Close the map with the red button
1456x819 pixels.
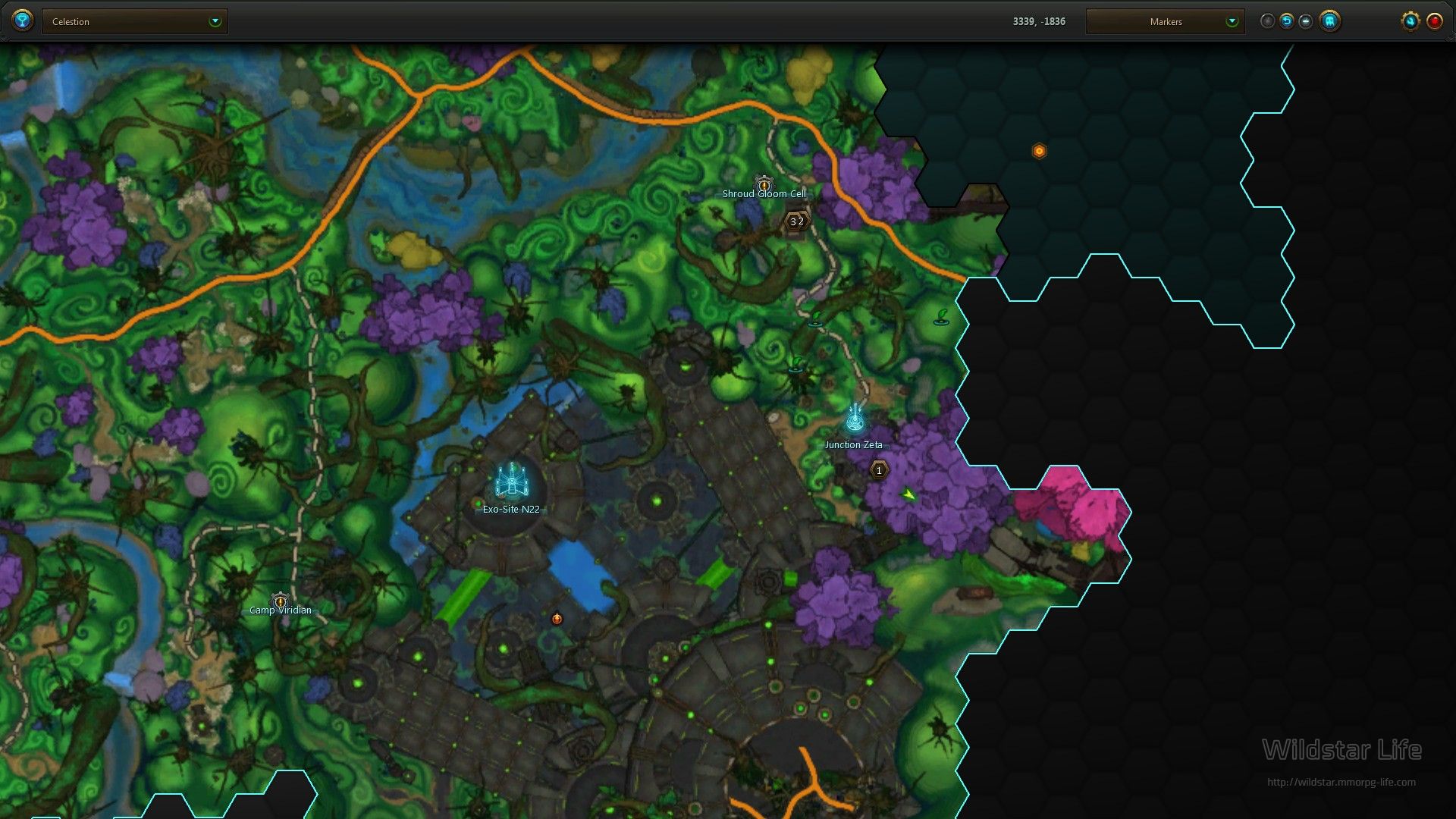coord(1435,21)
